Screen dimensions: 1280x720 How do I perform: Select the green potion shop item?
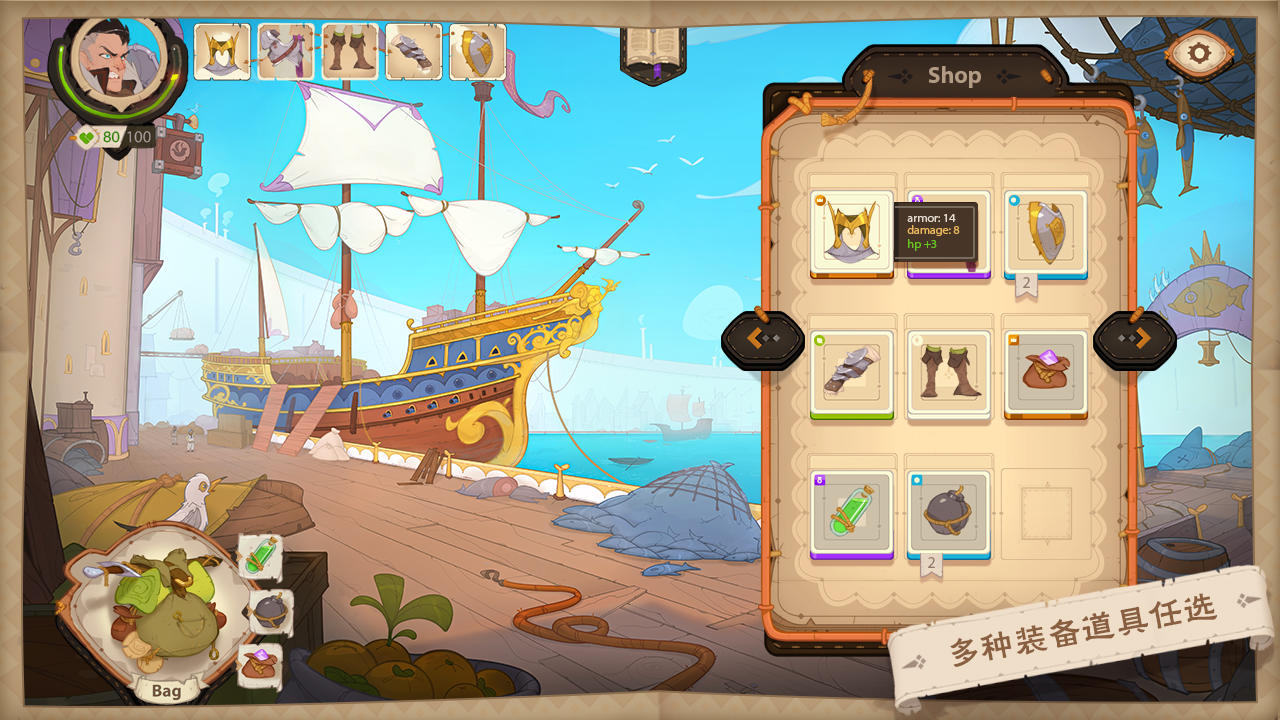853,511
